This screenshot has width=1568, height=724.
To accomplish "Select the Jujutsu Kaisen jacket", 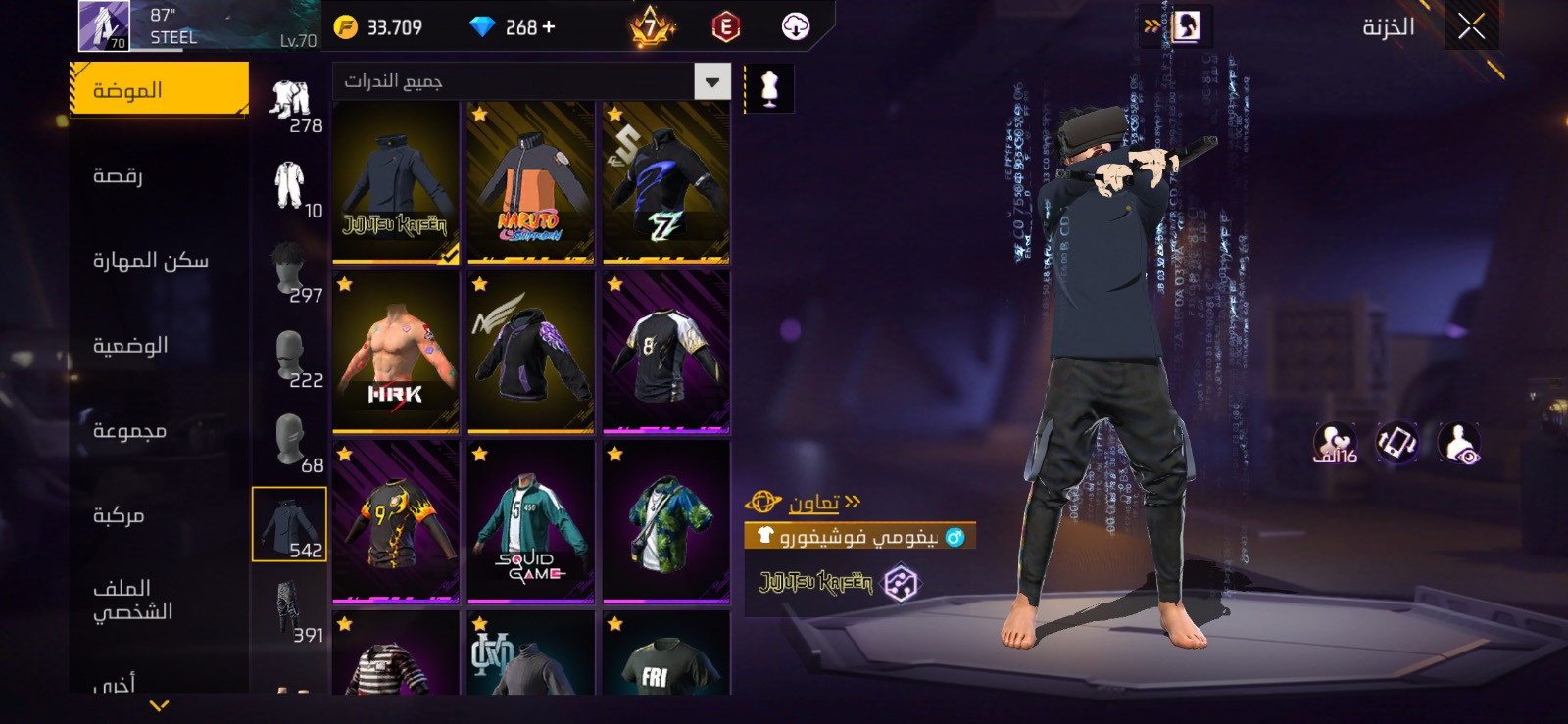I will pos(396,183).
